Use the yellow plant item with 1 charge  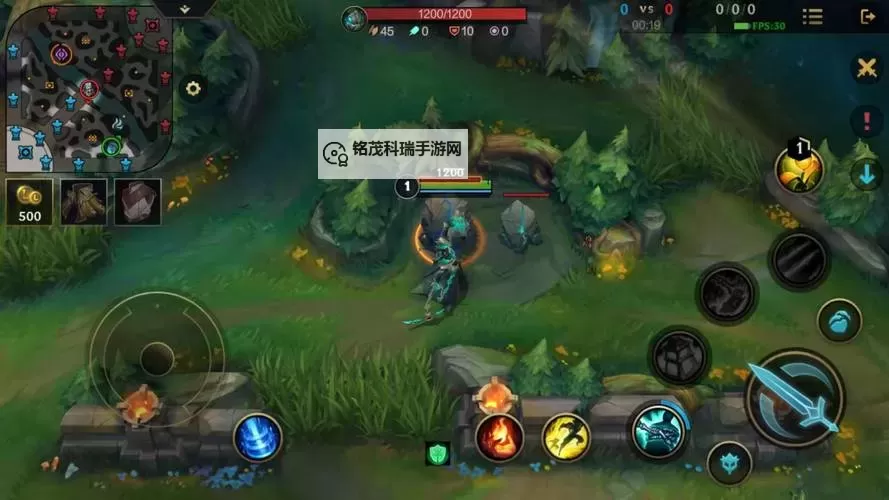(x=799, y=170)
